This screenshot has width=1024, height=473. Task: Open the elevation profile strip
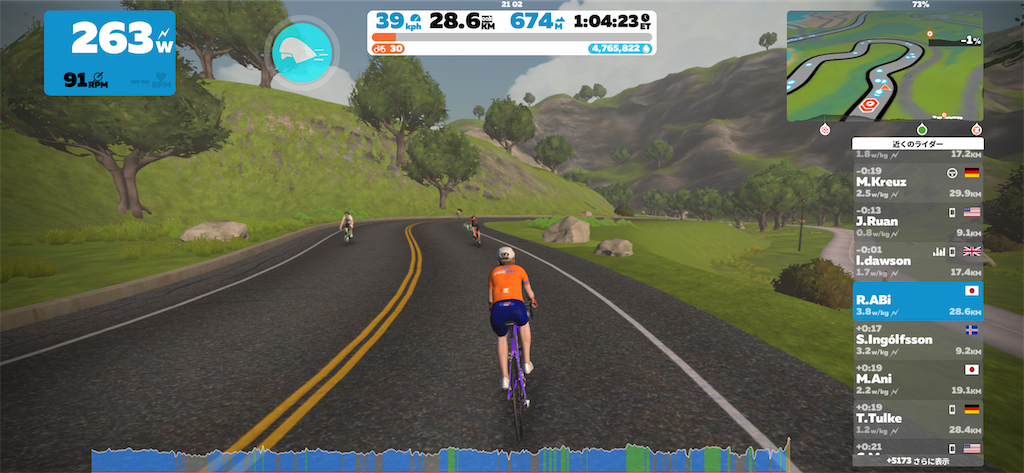coord(440,459)
